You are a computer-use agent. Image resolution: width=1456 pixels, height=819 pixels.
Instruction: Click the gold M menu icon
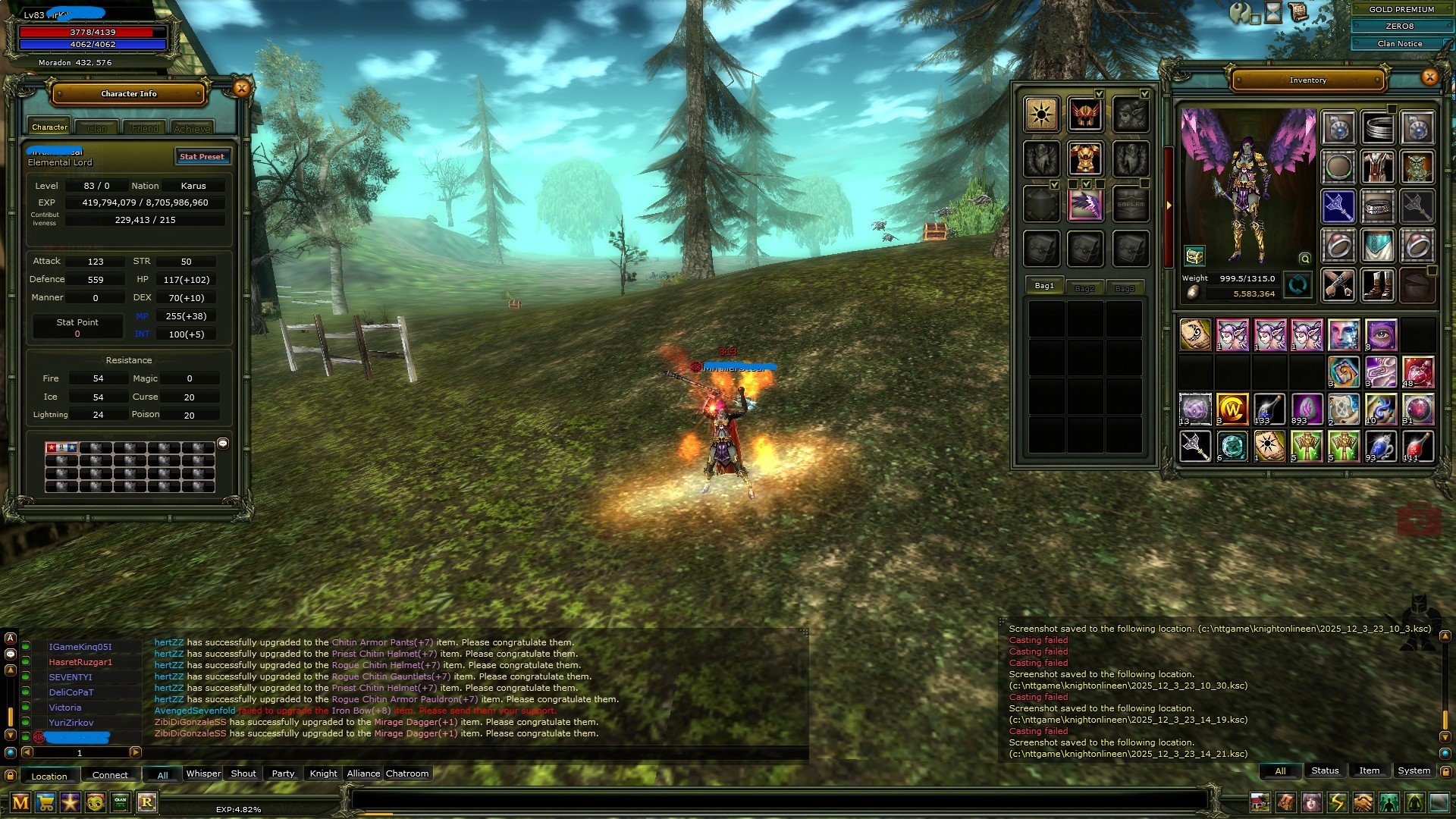pos(20,802)
